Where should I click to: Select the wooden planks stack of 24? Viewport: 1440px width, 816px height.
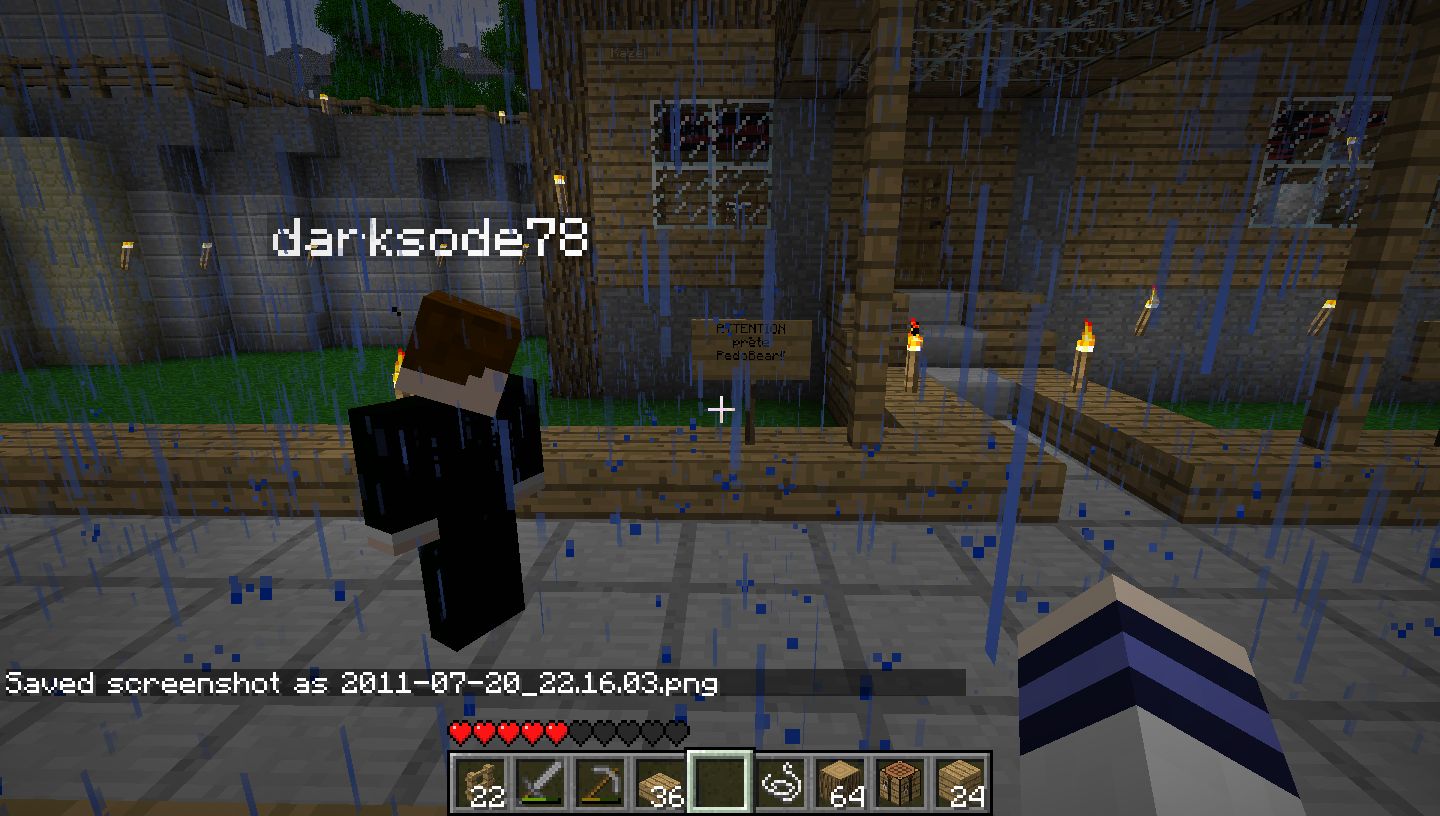click(959, 782)
